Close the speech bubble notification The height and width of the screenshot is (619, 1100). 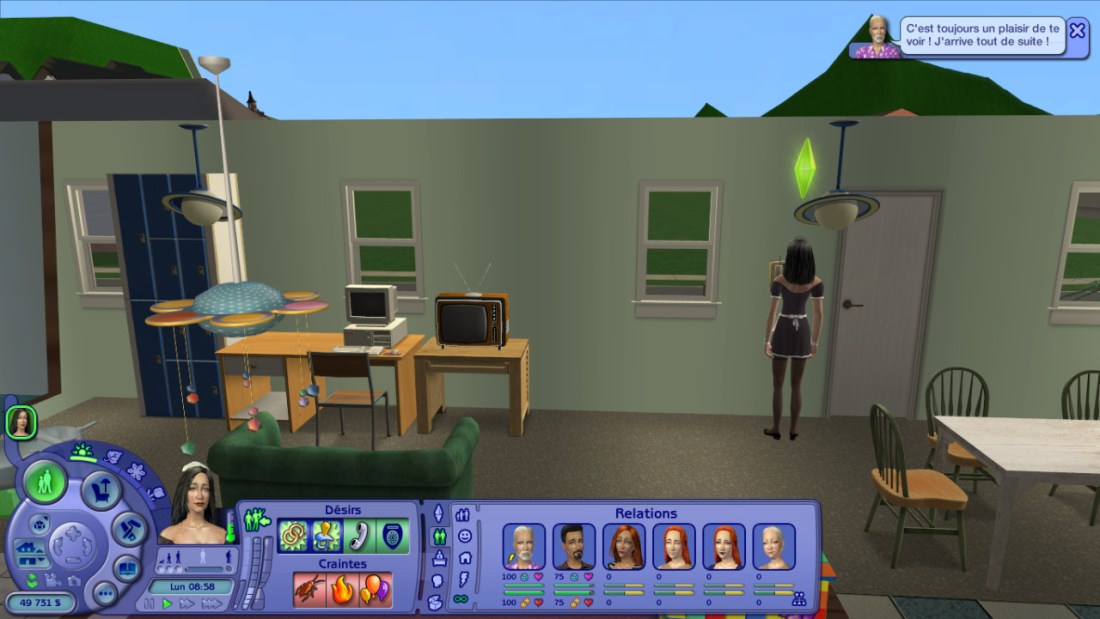pos(1077,30)
